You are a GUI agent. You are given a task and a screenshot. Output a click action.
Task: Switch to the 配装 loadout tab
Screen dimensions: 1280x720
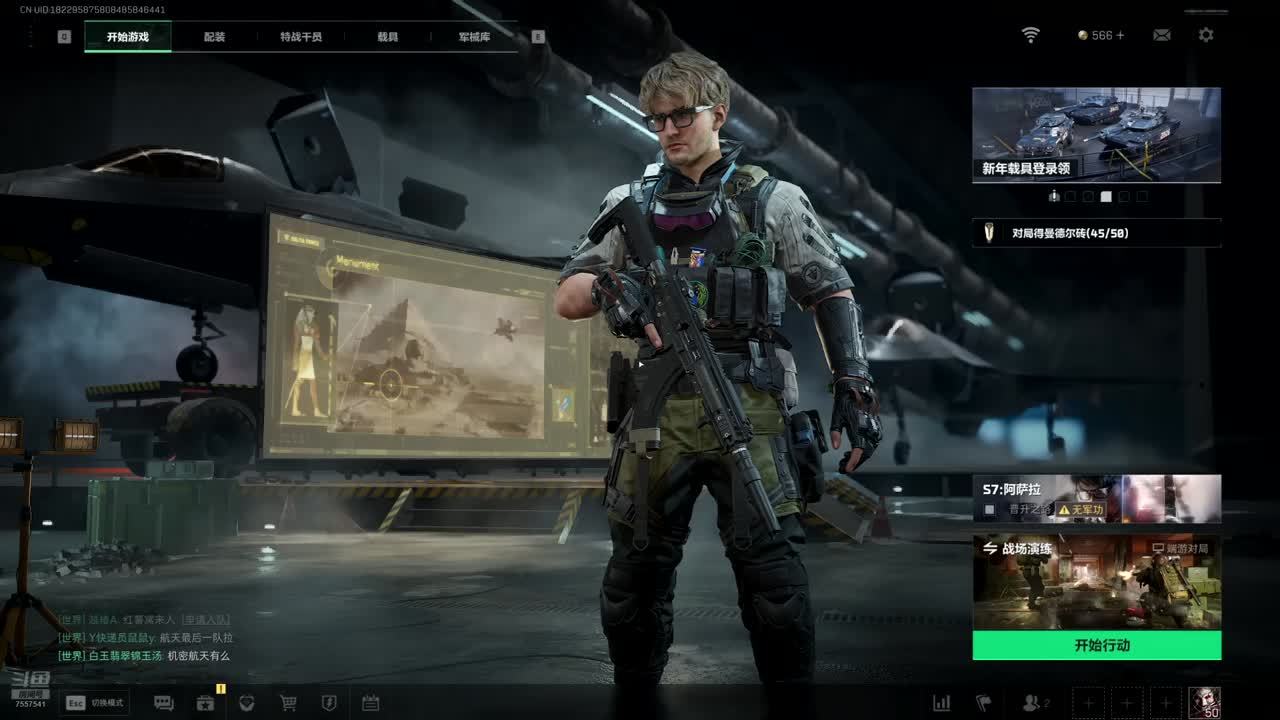point(214,37)
